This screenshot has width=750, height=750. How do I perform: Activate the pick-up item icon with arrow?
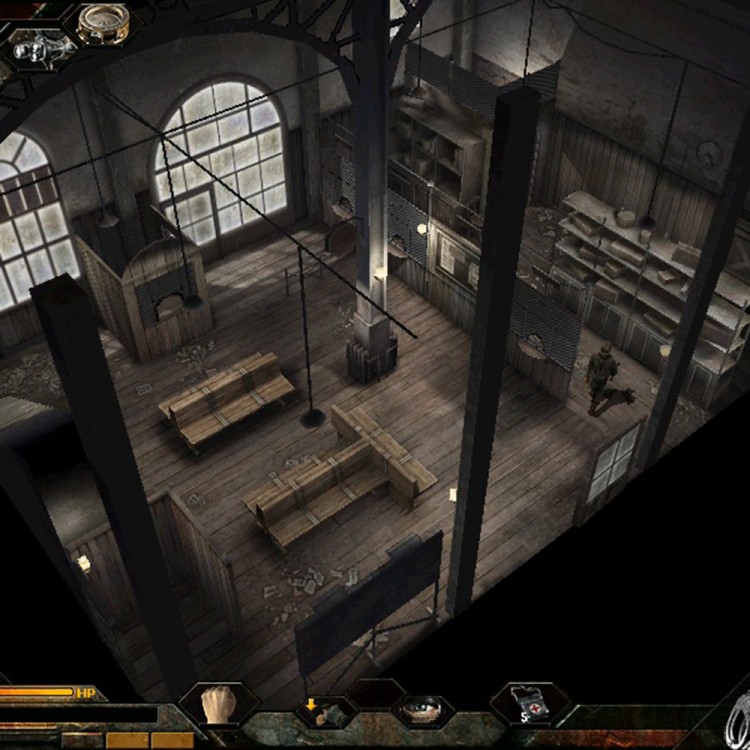(320, 711)
